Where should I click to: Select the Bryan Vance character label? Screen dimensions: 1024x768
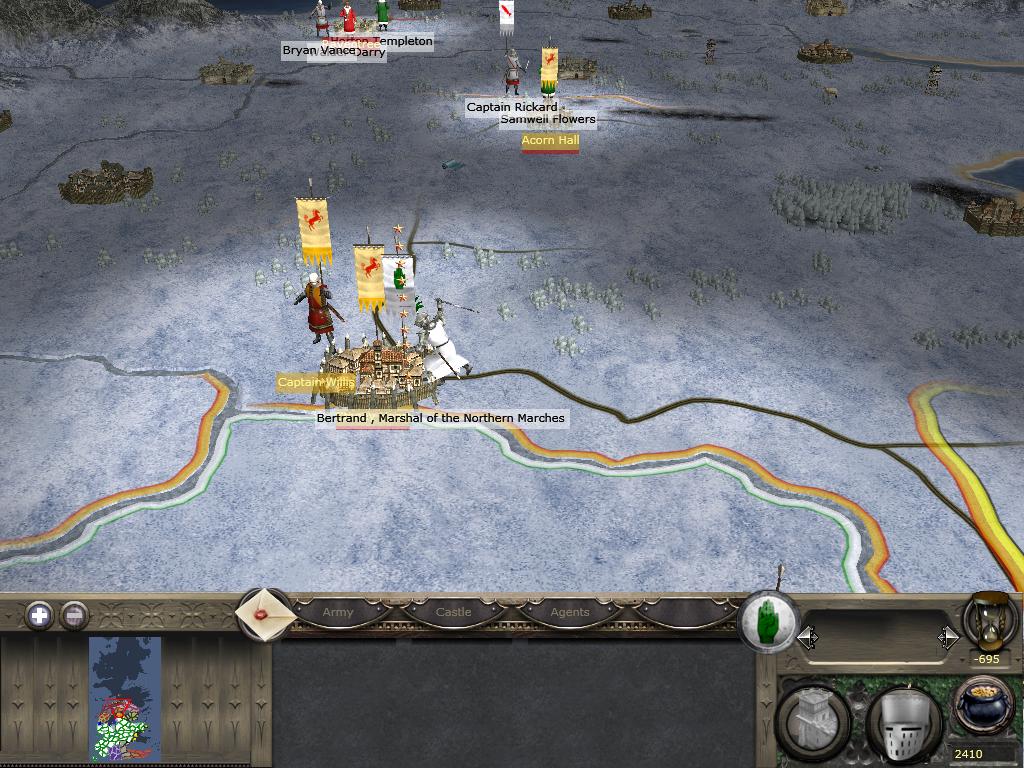318,50
